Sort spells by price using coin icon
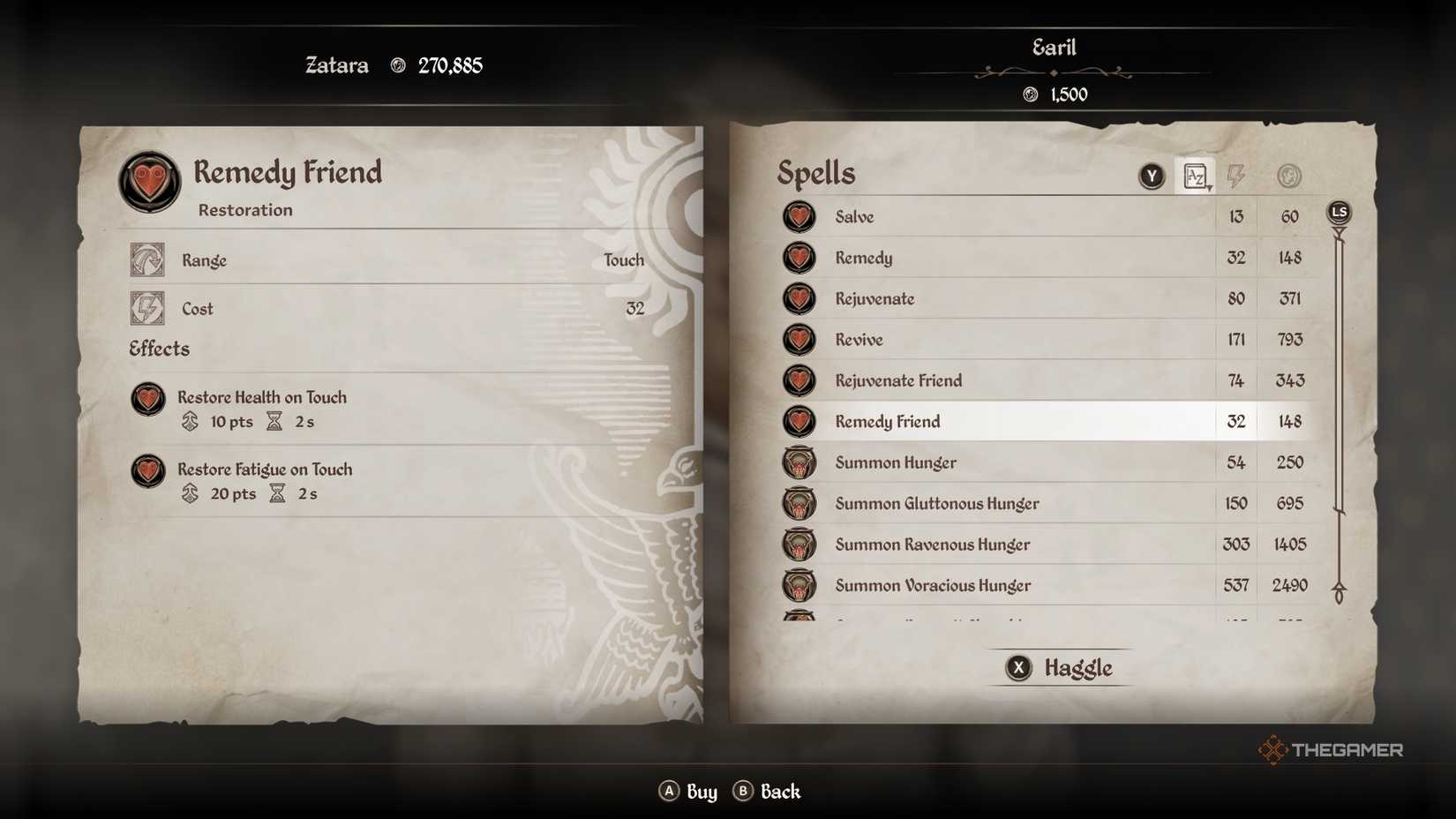Viewport: 1456px width, 819px height. tap(1287, 176)
